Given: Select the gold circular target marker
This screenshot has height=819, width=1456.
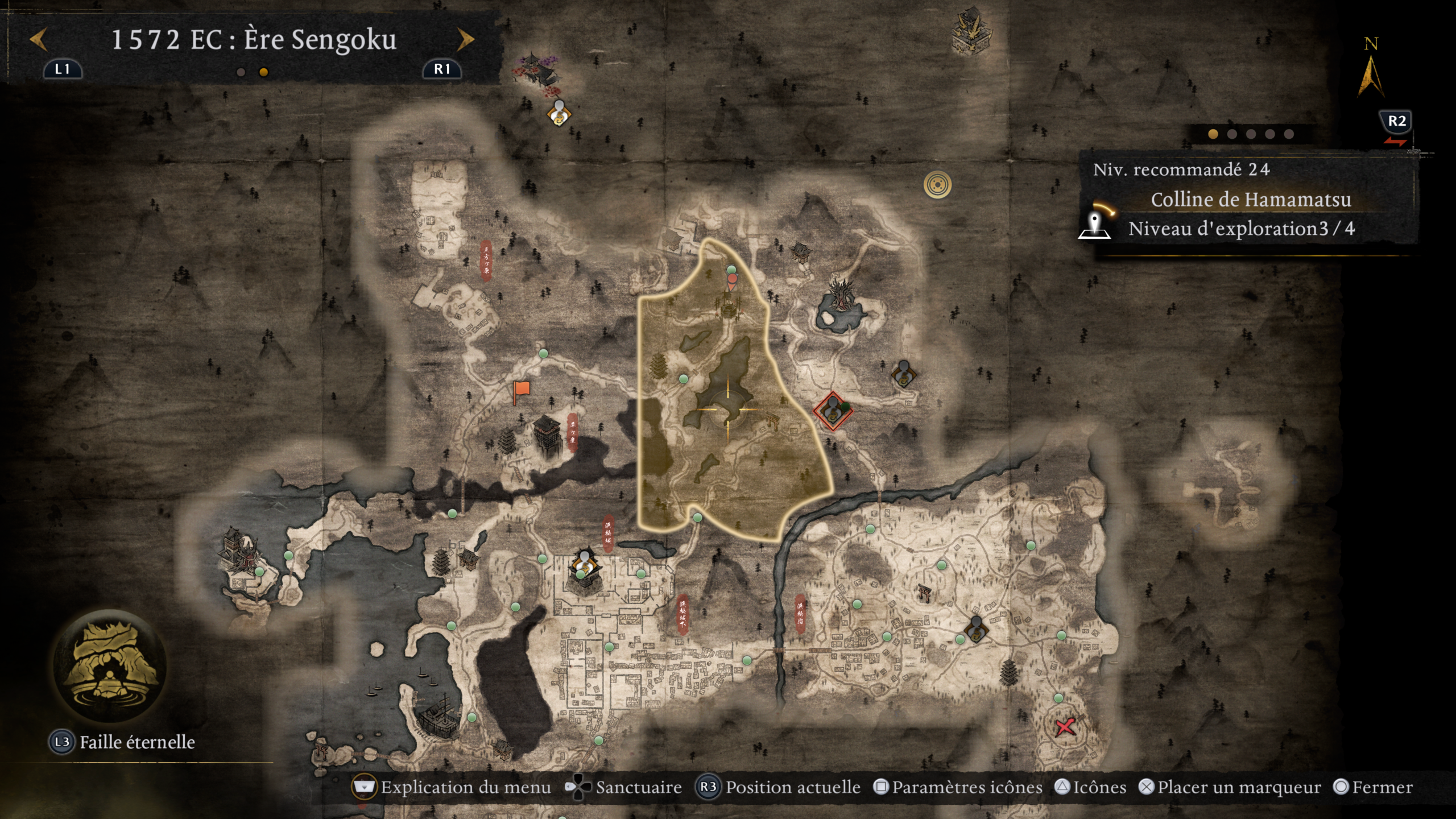Looking at the screenshot, I should [x=937, y=184].
